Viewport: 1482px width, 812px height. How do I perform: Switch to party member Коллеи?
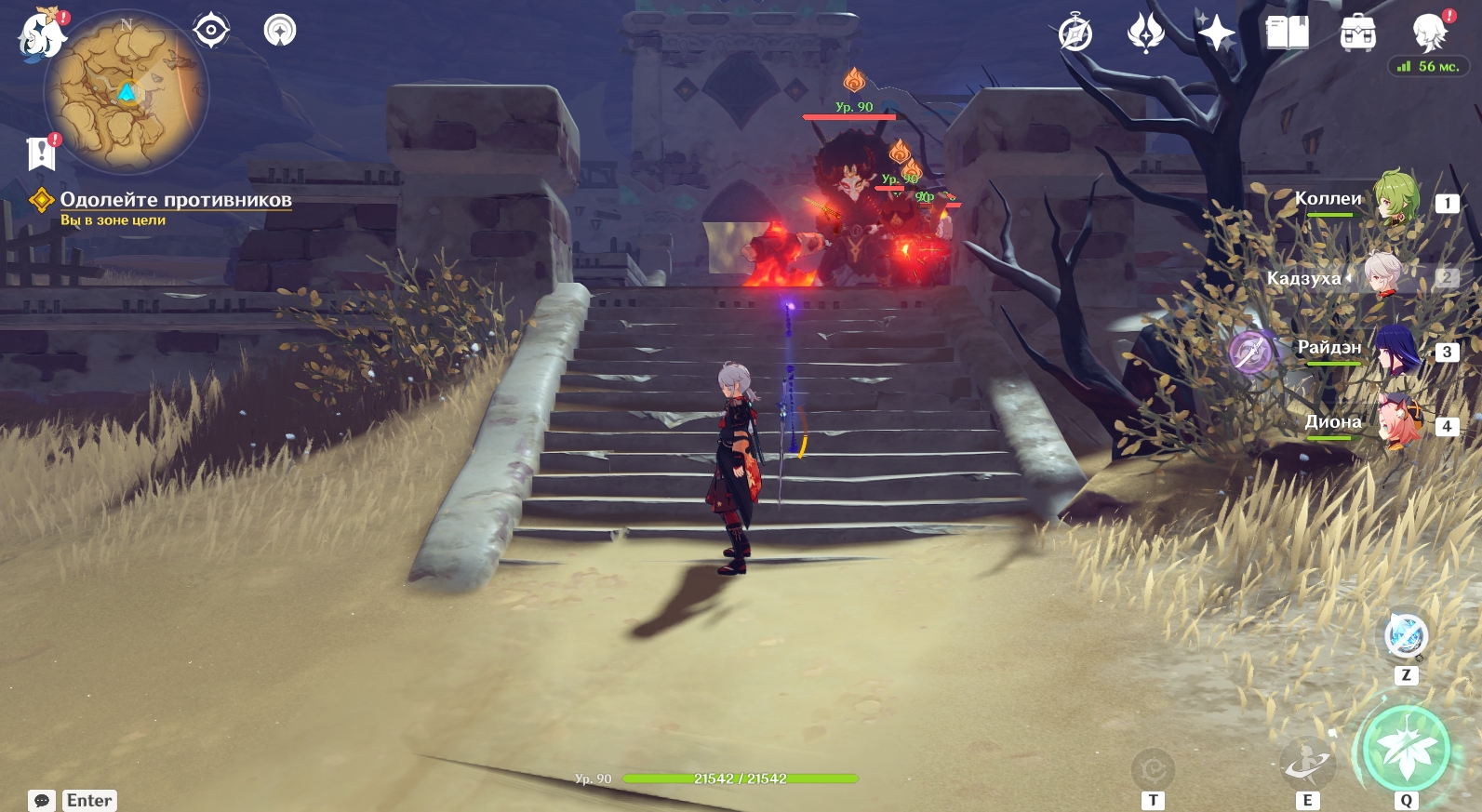1395,200
